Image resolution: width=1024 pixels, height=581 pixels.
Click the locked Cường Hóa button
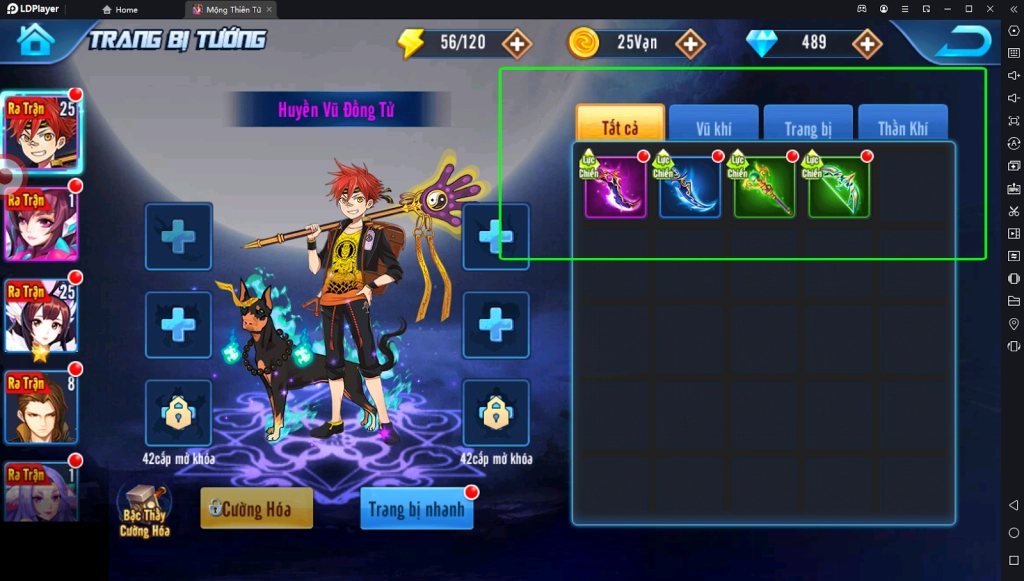coord(257,509)
